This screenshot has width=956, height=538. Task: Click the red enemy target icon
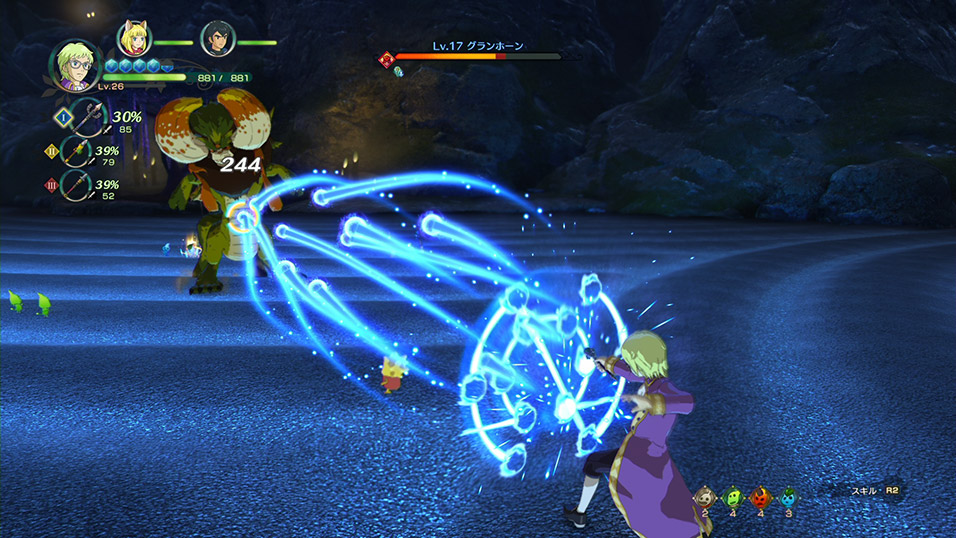pos(385,59)
